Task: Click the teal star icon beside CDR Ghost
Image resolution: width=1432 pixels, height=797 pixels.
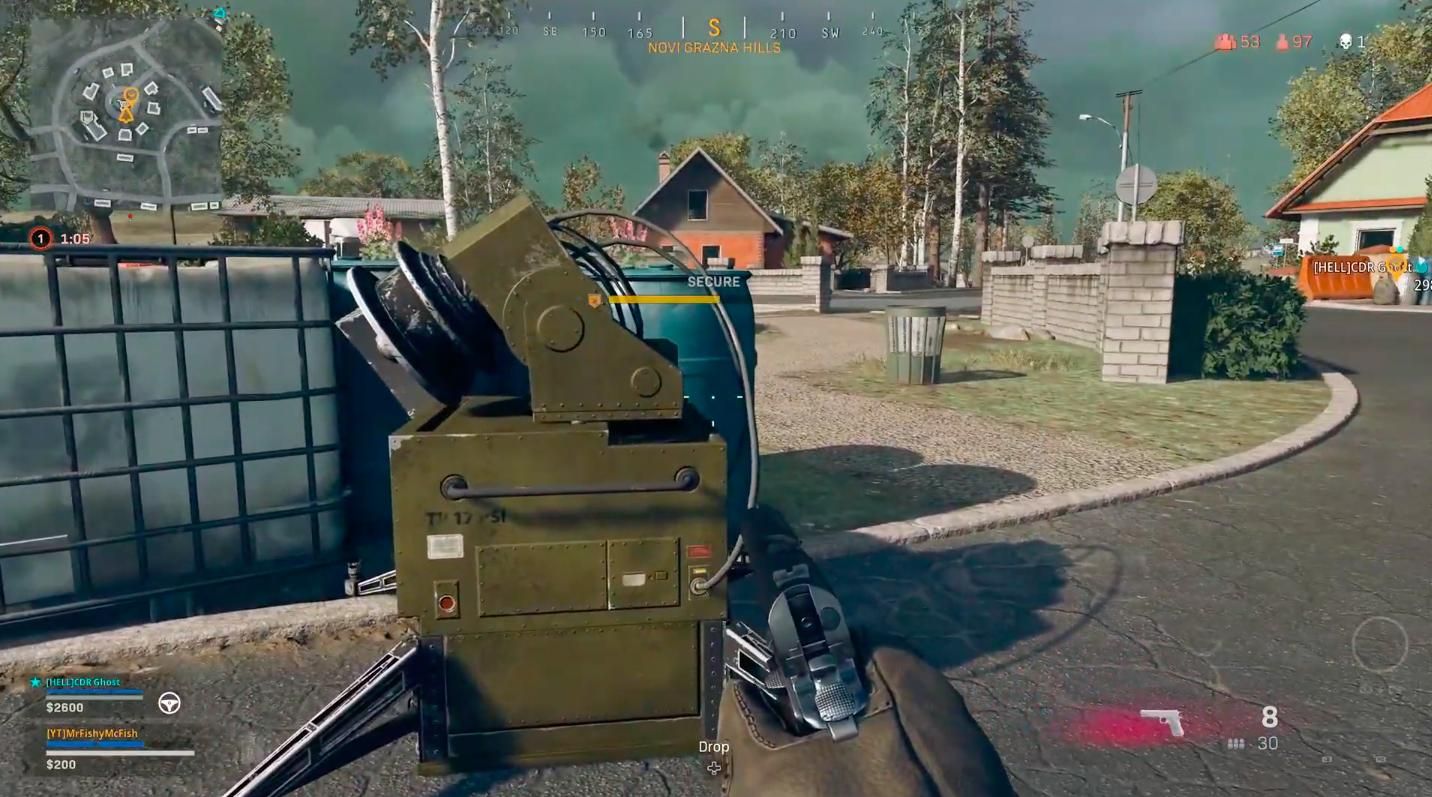Action: [x=37, y=681]
